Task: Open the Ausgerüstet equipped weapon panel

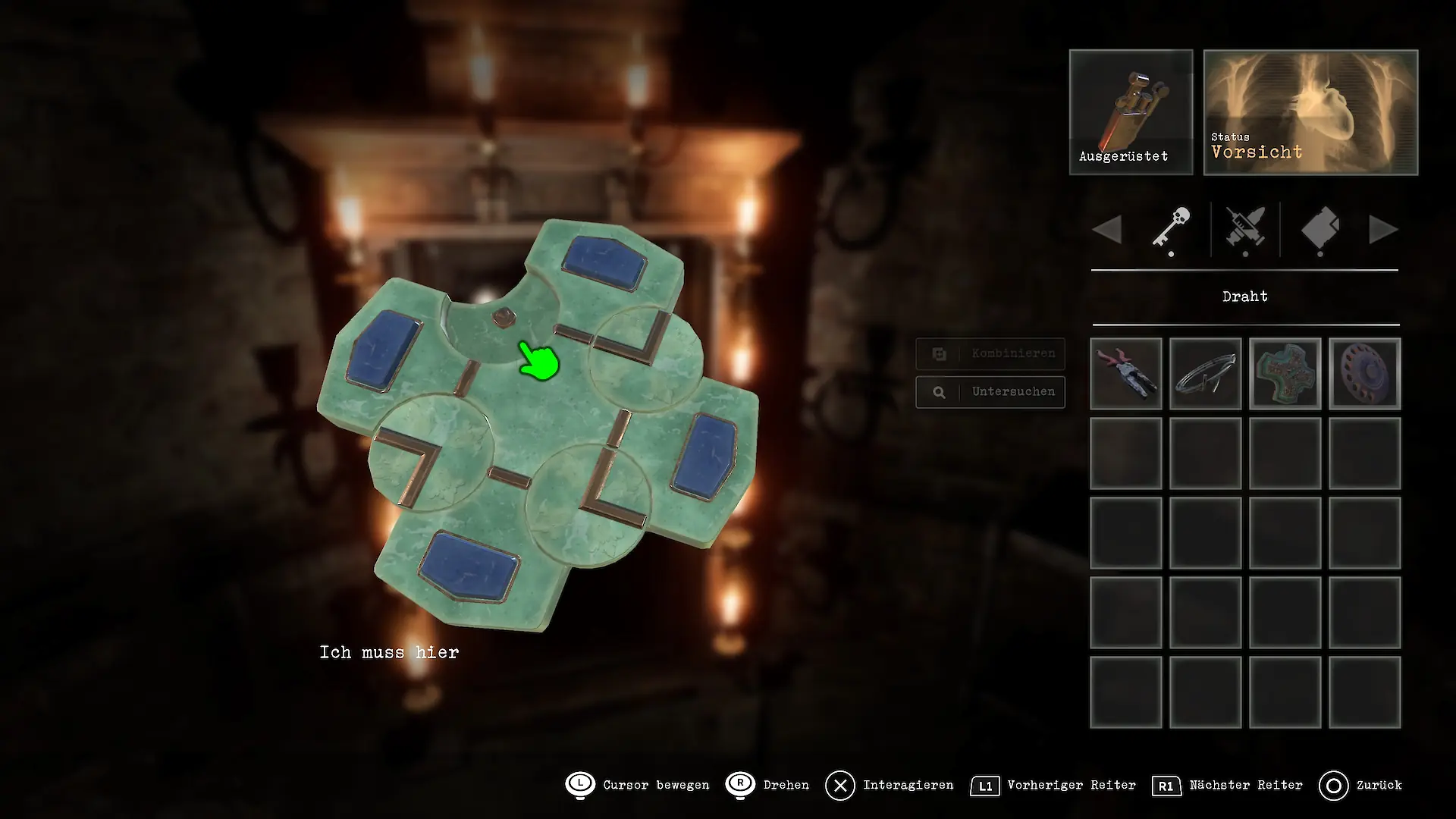Action: (x=1131, y=112)
